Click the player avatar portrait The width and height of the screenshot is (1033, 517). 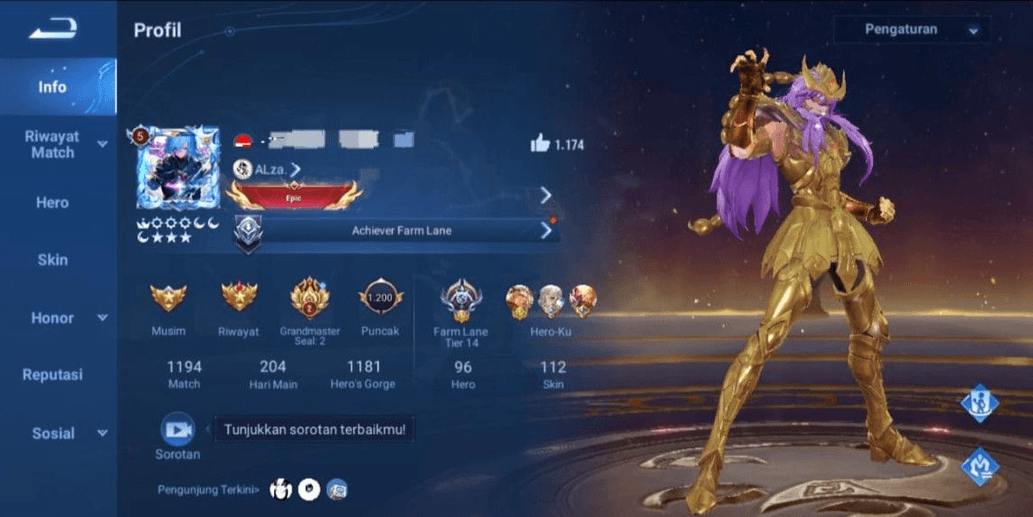click(177, 167)
